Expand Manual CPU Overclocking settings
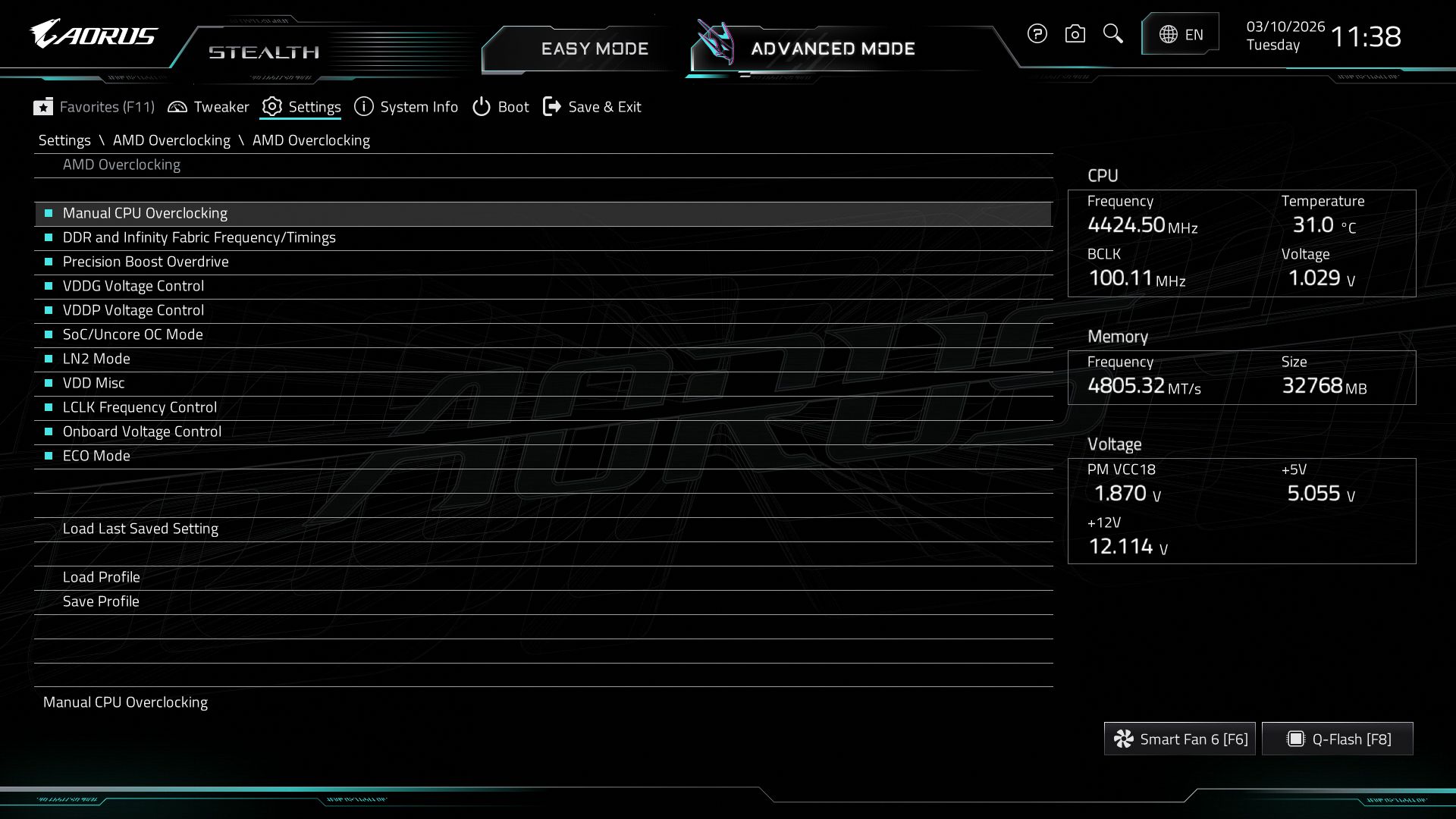 tap(145, 213)
